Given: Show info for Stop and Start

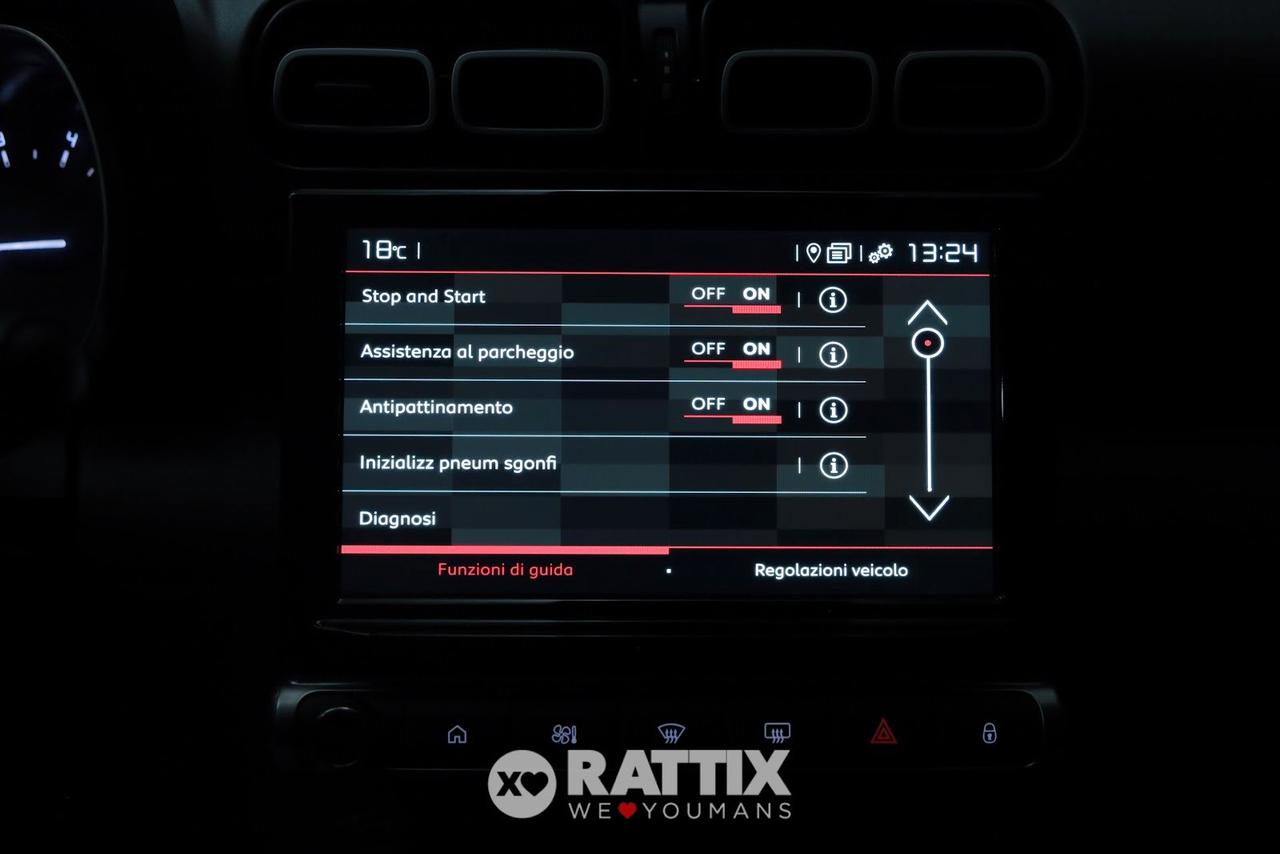Looking at the screenshot, I should [833, 299].
